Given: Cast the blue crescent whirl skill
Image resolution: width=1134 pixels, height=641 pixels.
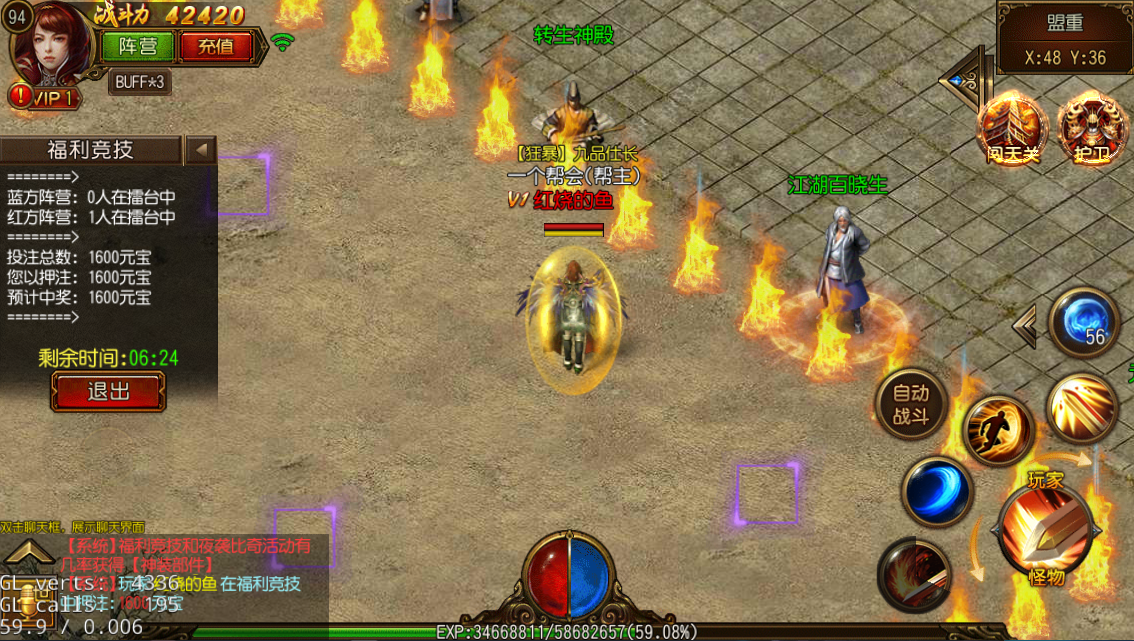Looking at the screenshot, I should pyautogui.click(x=937, y=491).
